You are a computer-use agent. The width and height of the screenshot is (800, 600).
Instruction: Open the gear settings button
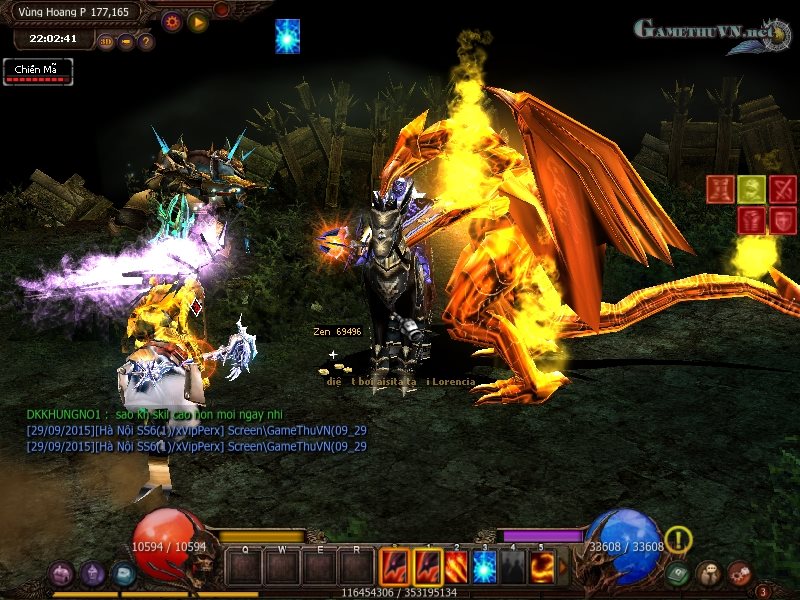(x=172, y=21)
